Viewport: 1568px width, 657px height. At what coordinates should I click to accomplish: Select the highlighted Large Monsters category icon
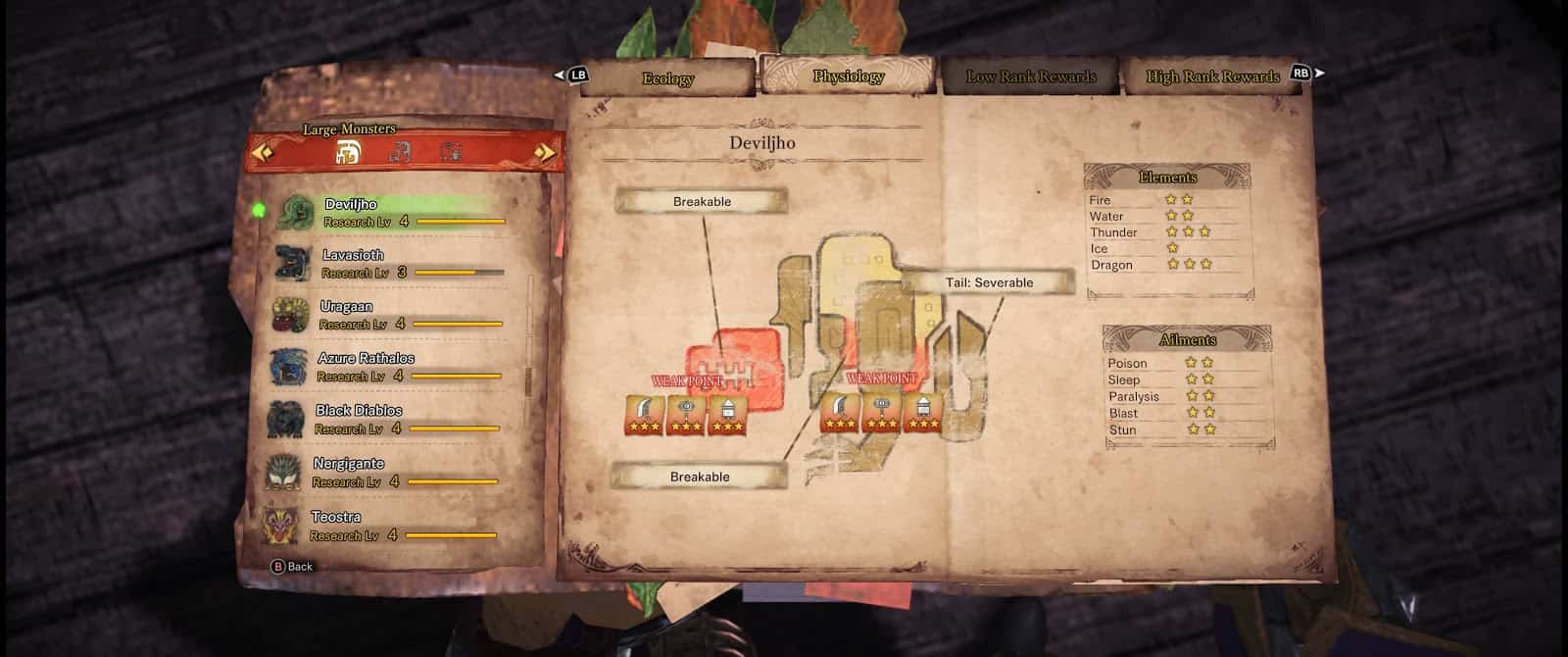[348, 152]
